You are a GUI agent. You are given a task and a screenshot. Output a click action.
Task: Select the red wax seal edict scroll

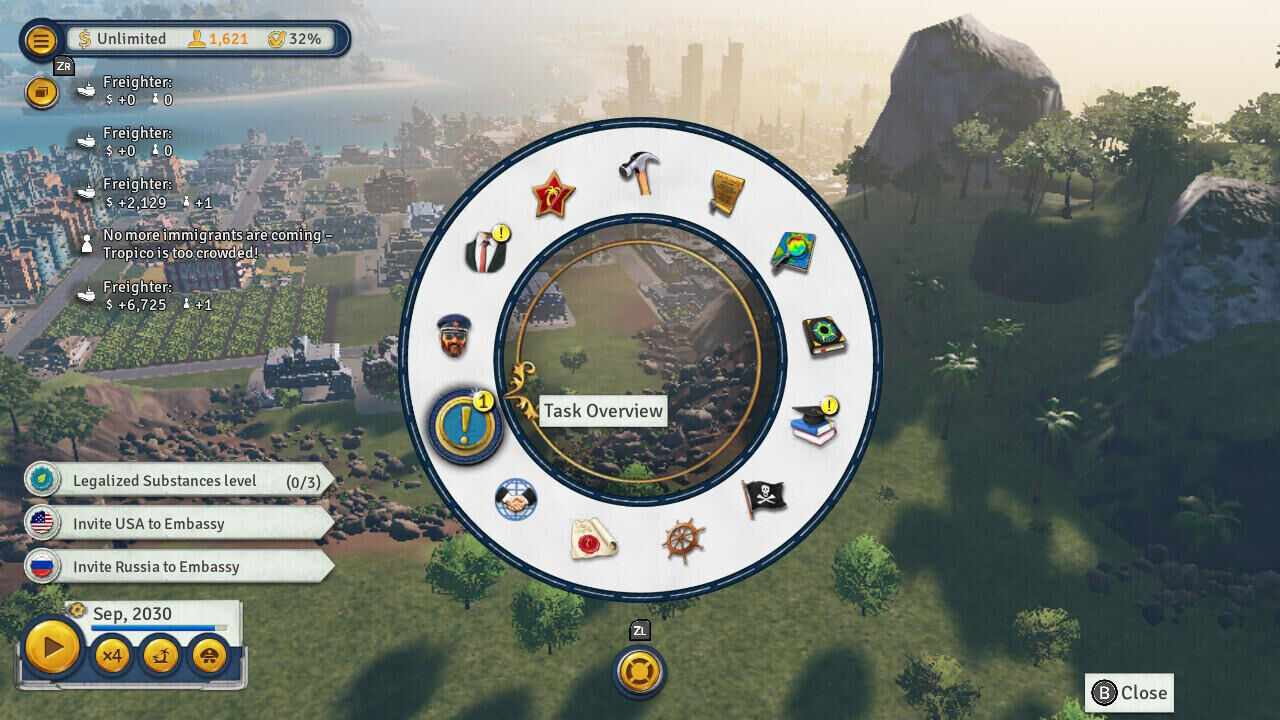click(591, 541)
